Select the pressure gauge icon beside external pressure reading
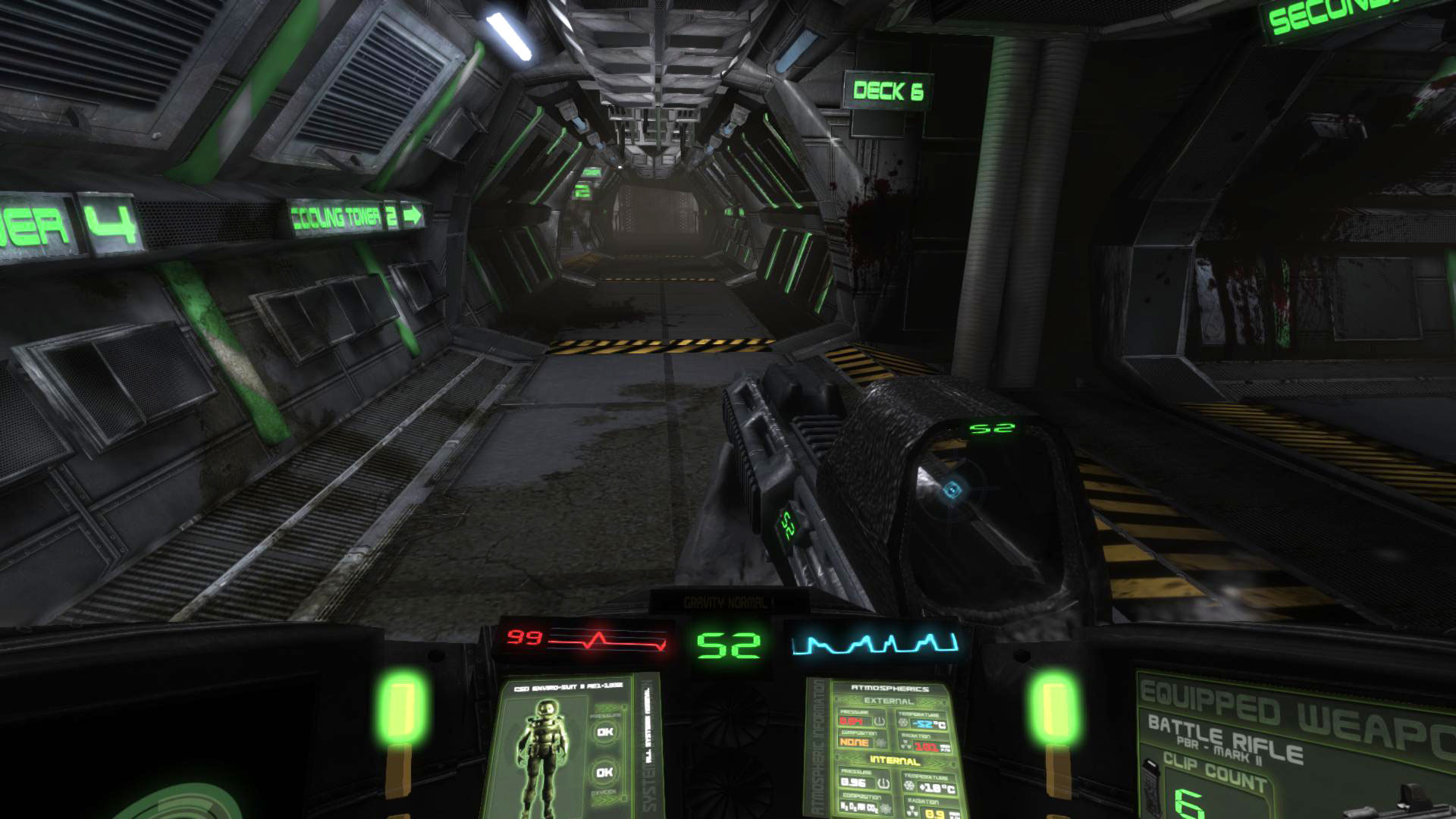 point(880,722)
